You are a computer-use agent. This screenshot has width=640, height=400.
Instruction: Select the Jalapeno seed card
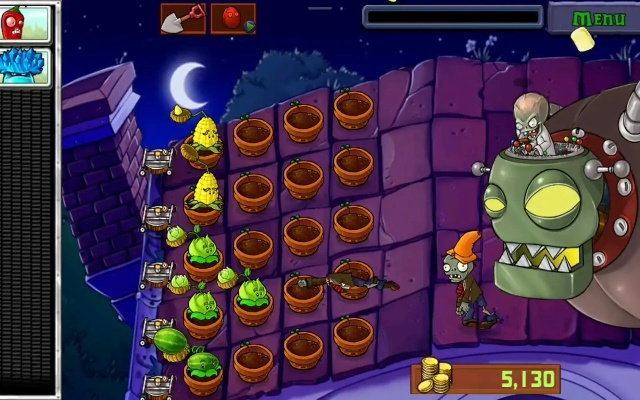[x=25, y=23]
